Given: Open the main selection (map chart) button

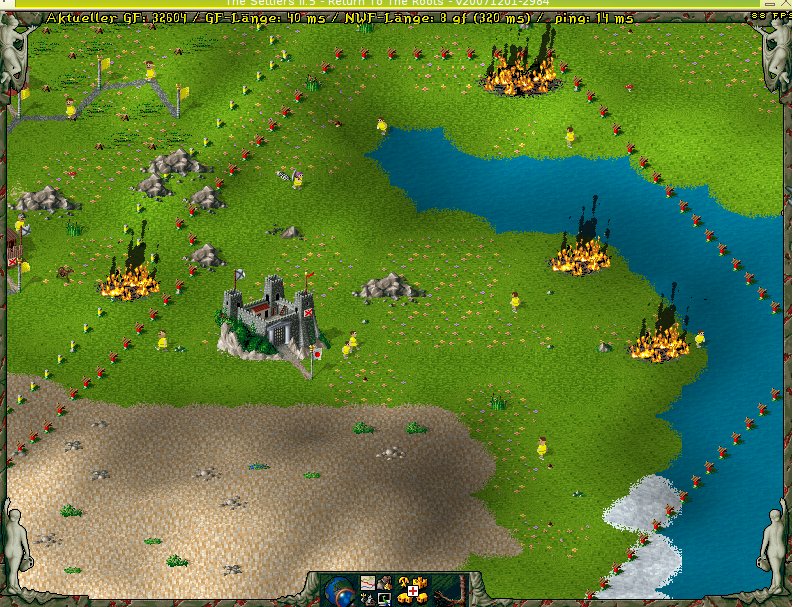Looking at the screenshot, I should point(368,583).
